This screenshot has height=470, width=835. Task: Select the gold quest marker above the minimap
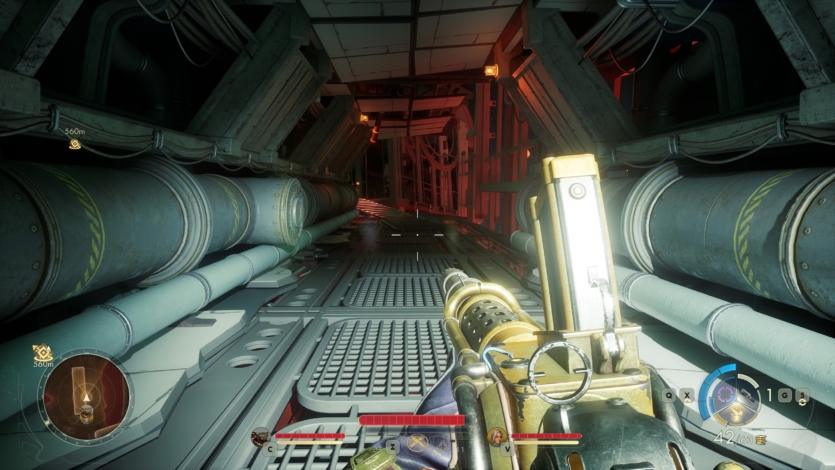(x=42, y=352)
